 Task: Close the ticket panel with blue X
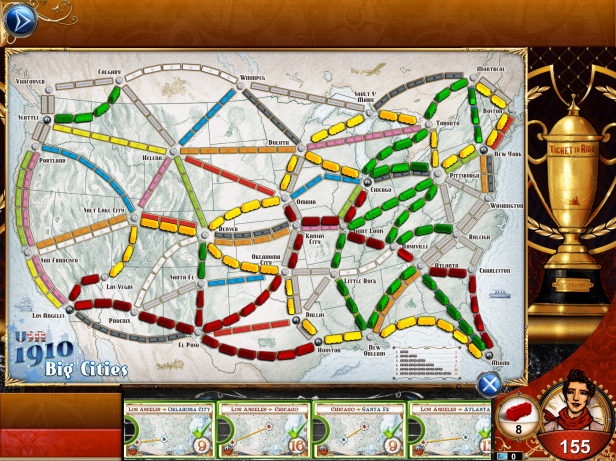[488, 383]
